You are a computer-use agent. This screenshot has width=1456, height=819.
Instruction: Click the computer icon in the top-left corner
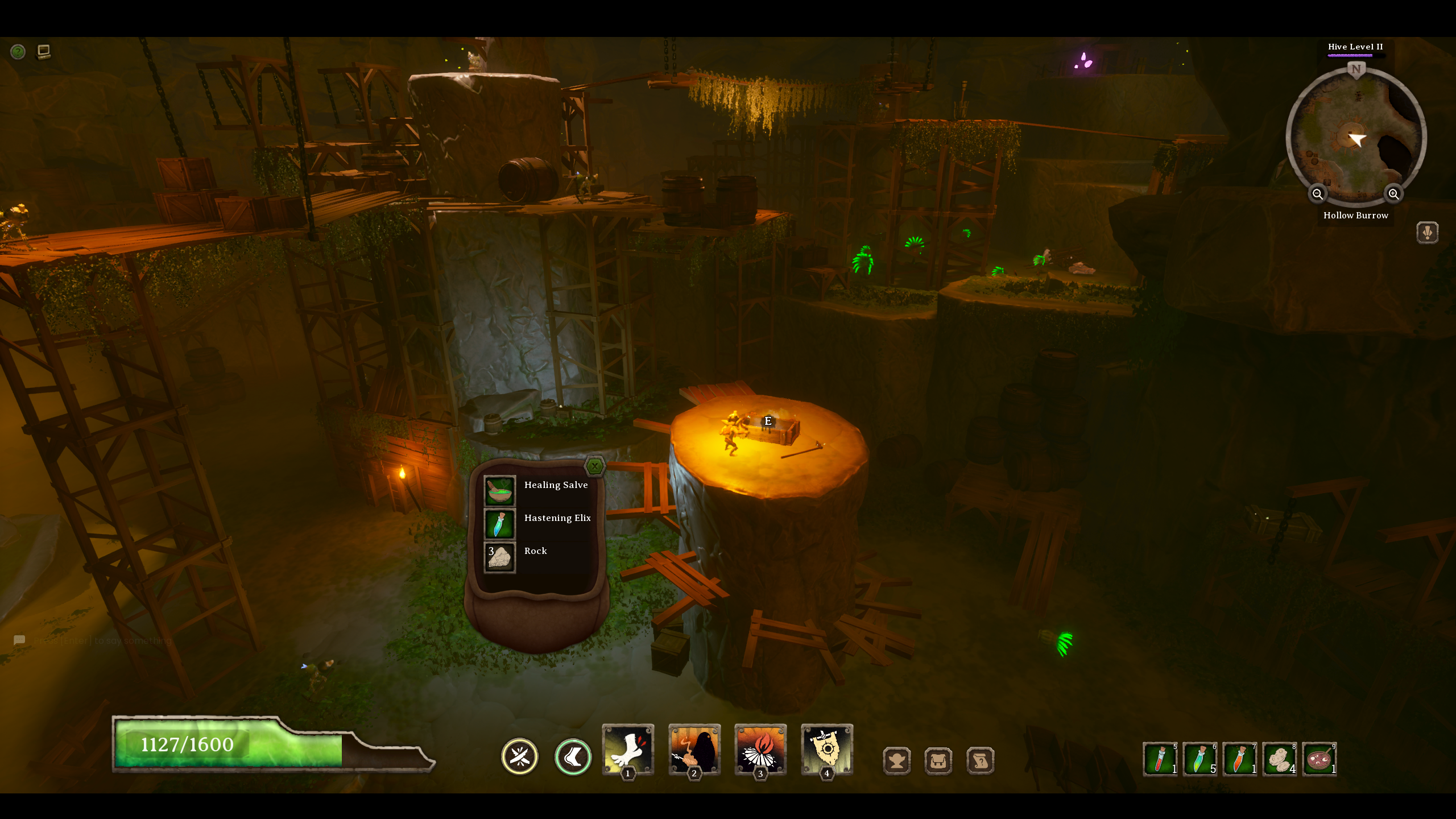tap(44, 51)
